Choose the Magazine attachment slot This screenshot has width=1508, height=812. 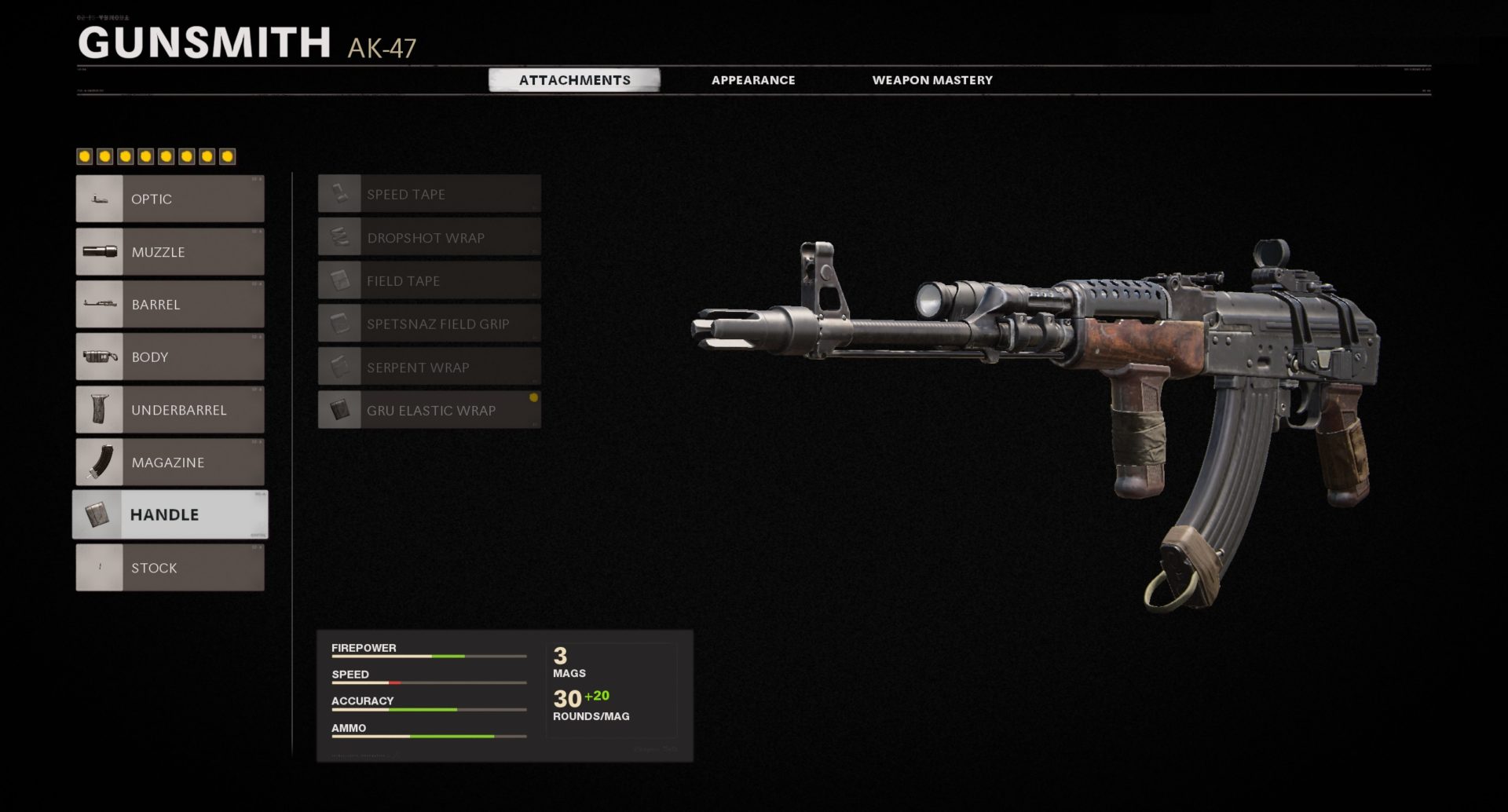coord(170,462)
